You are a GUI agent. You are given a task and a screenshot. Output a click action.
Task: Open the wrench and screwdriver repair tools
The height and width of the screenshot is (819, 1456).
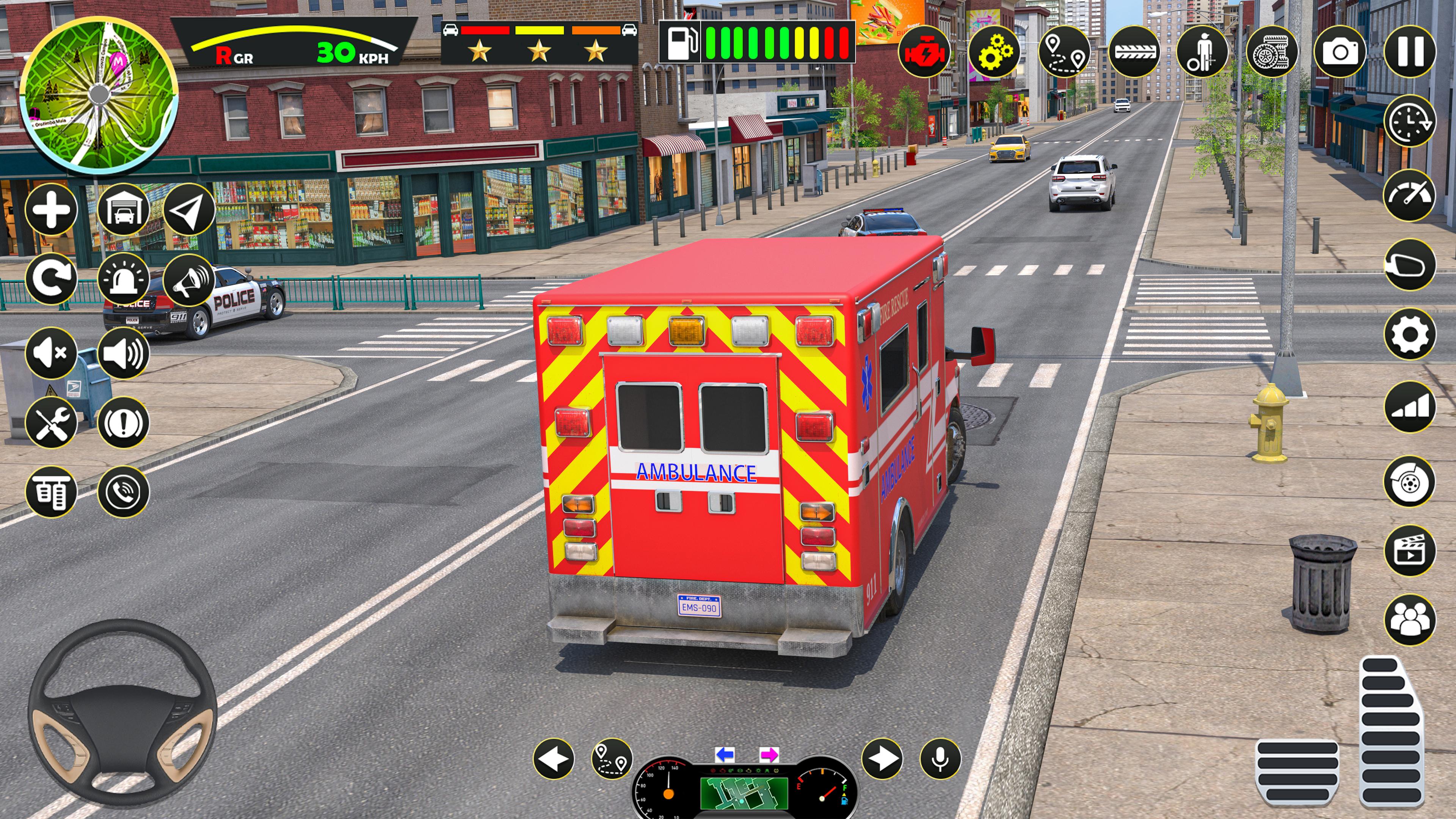click(51, 422)
